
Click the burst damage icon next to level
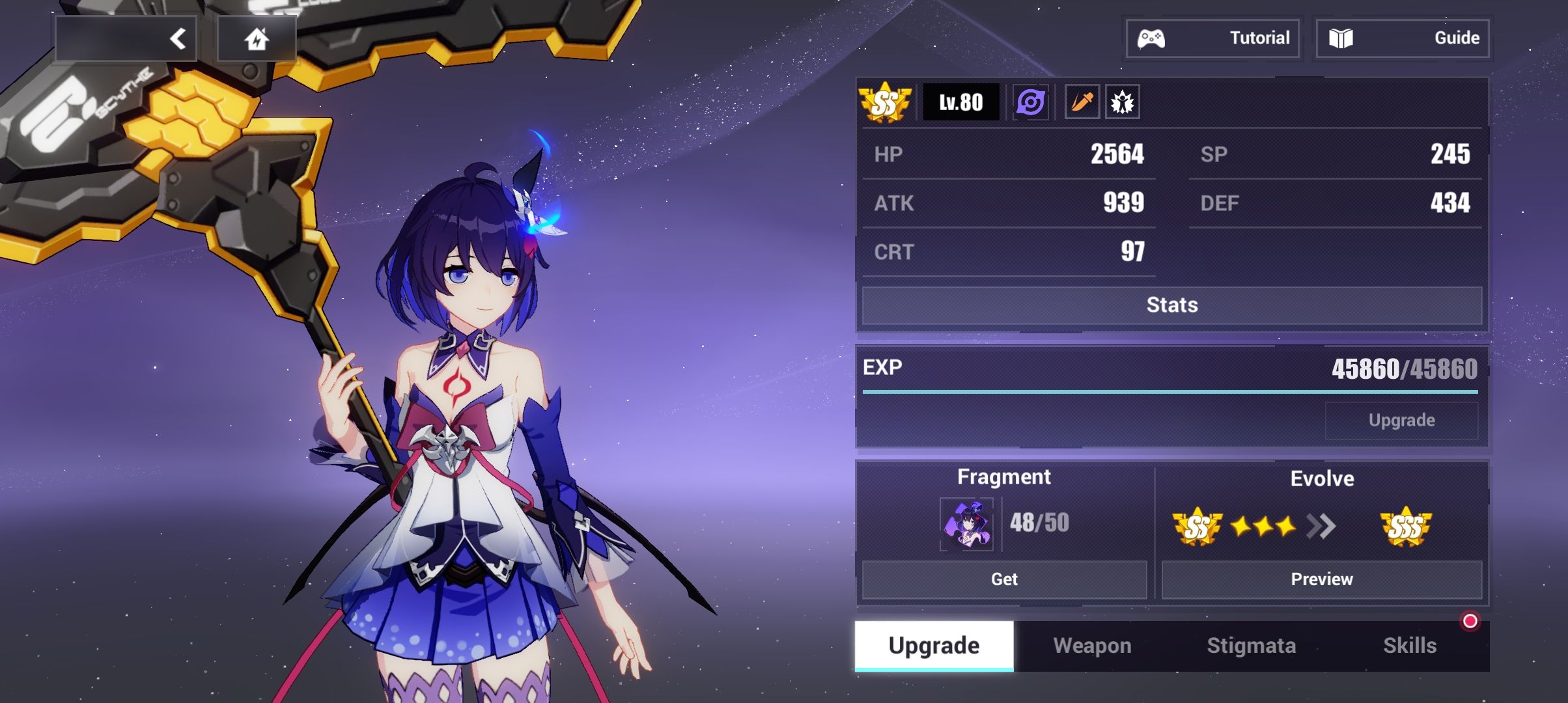point(1121,102)
